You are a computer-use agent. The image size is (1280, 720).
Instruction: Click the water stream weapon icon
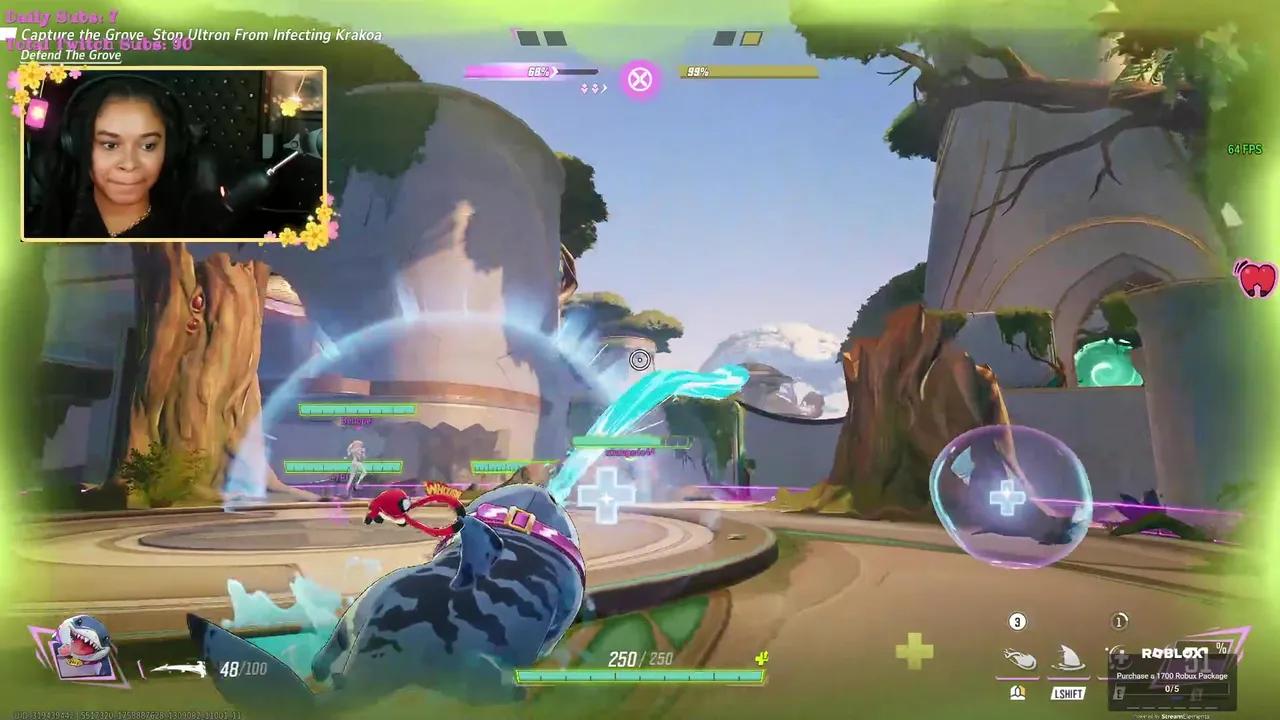click(x=178, y=669)
